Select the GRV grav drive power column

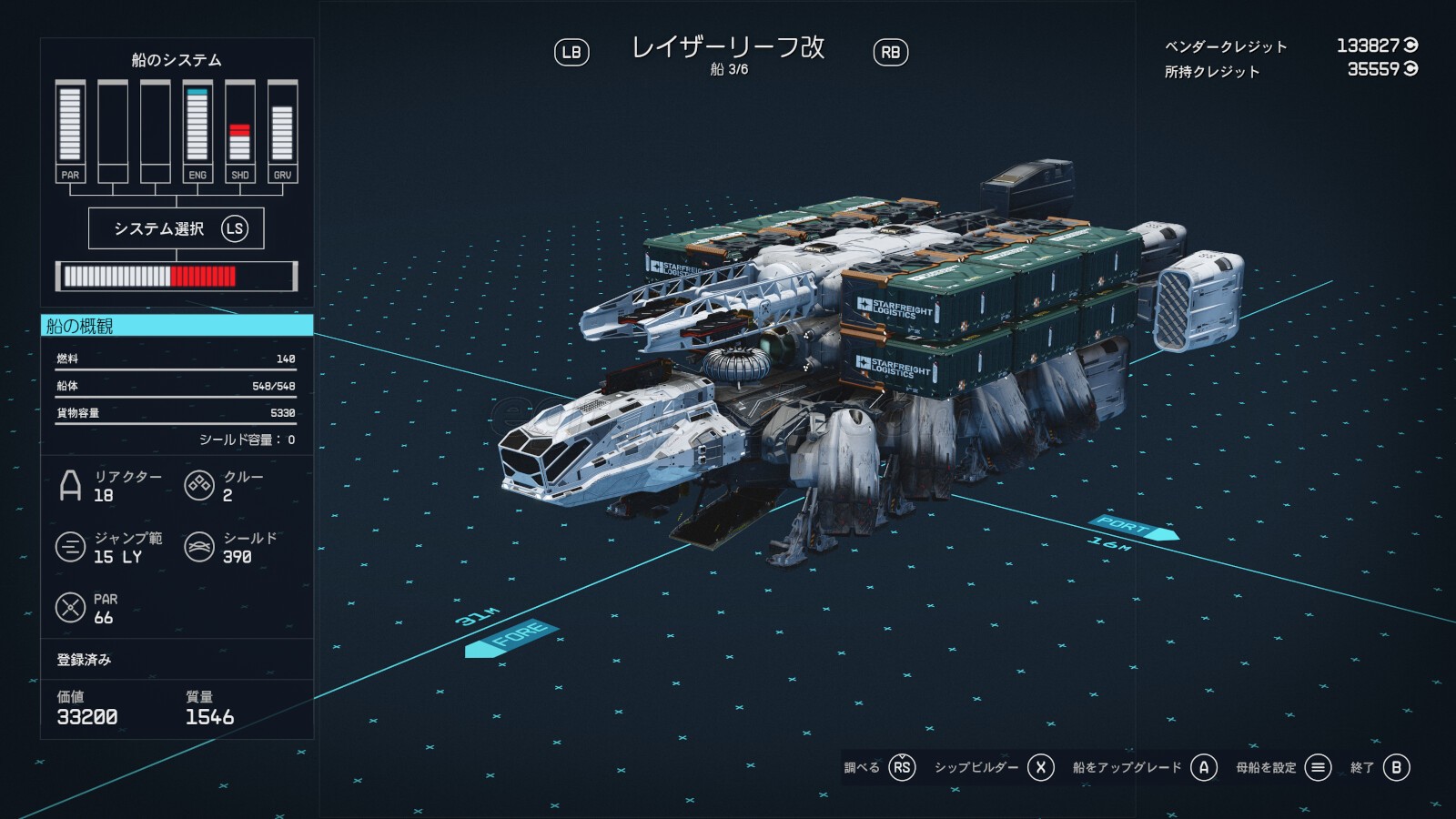pyautogui.click(x=282, y=132)
